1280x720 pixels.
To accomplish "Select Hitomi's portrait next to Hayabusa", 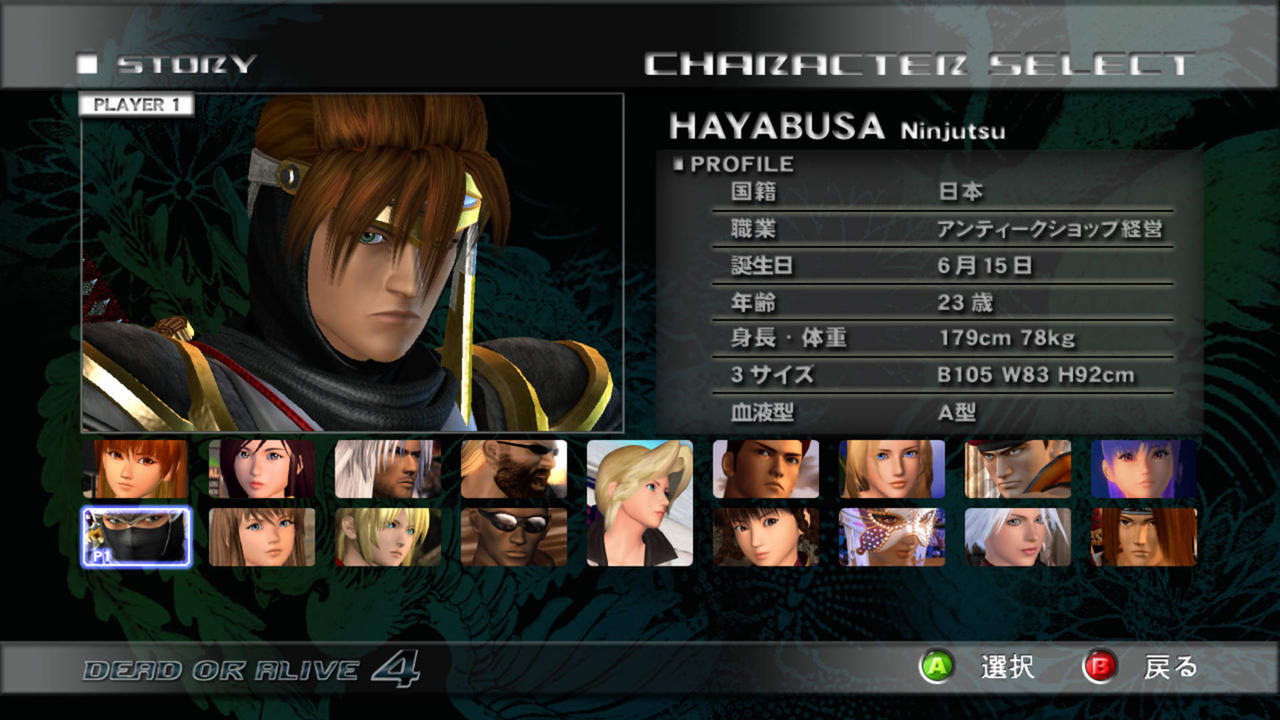I will [263, 538].
